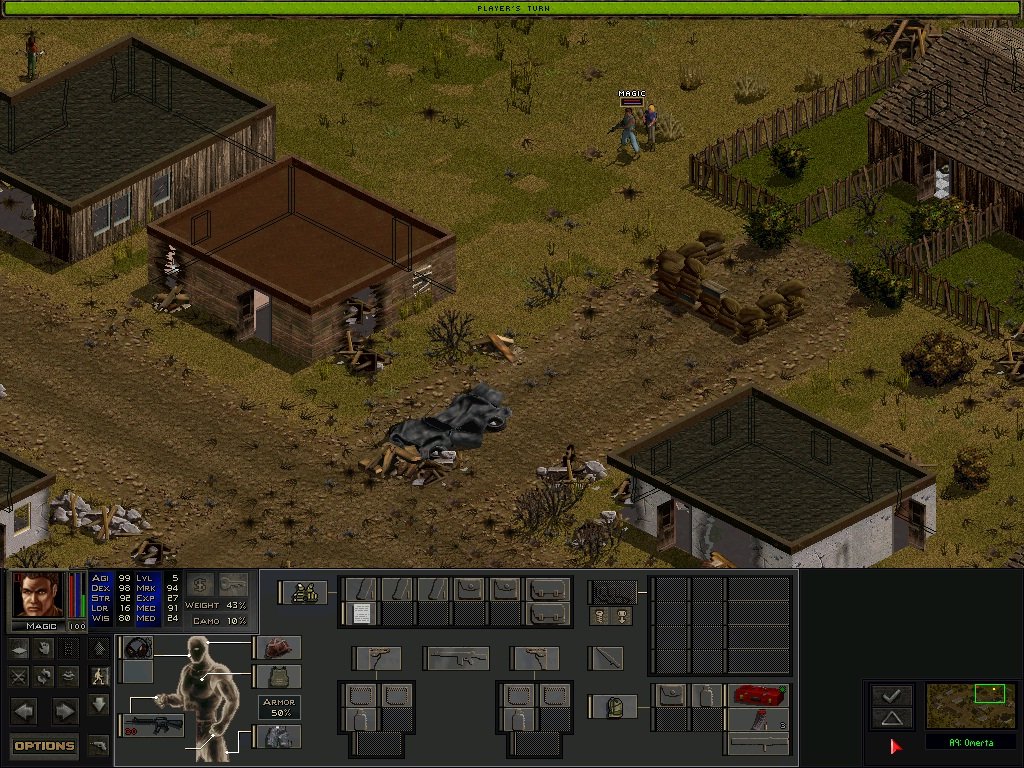Image resolution: width=1024 pixels, height=768 pixels.
Task: Select the knife sheath slot
Action: pyautogui.click(x=606, y=657)
